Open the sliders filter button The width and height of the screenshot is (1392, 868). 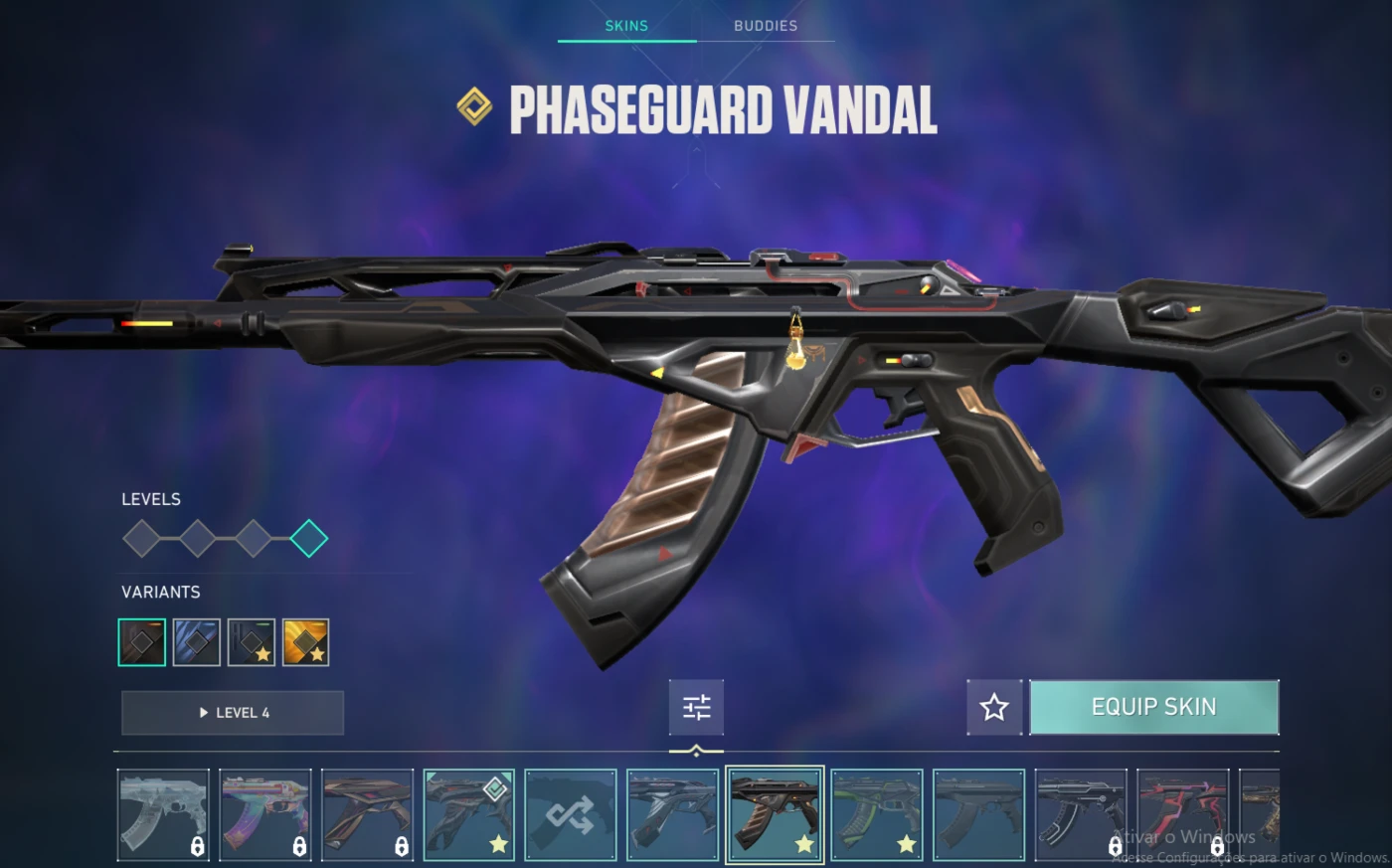point(696,707)
